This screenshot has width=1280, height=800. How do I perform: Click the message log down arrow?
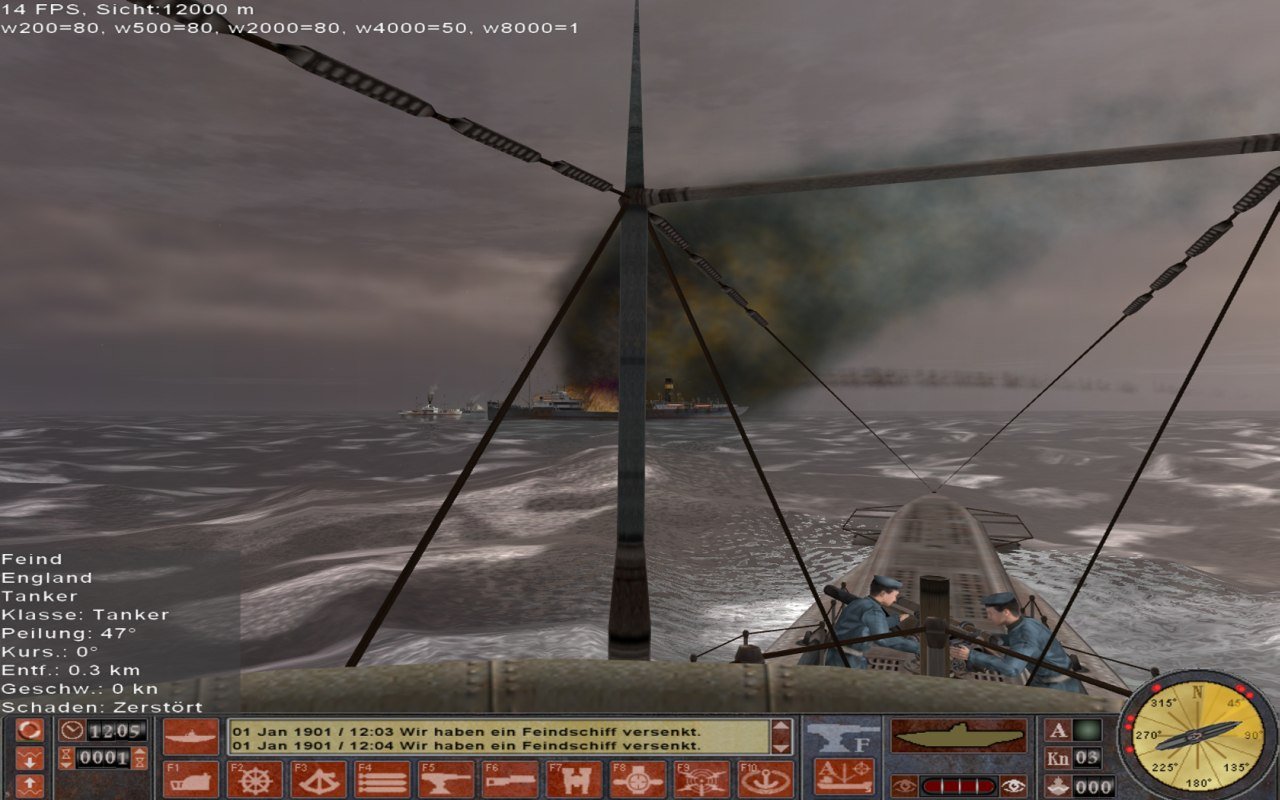pos(779,749)
